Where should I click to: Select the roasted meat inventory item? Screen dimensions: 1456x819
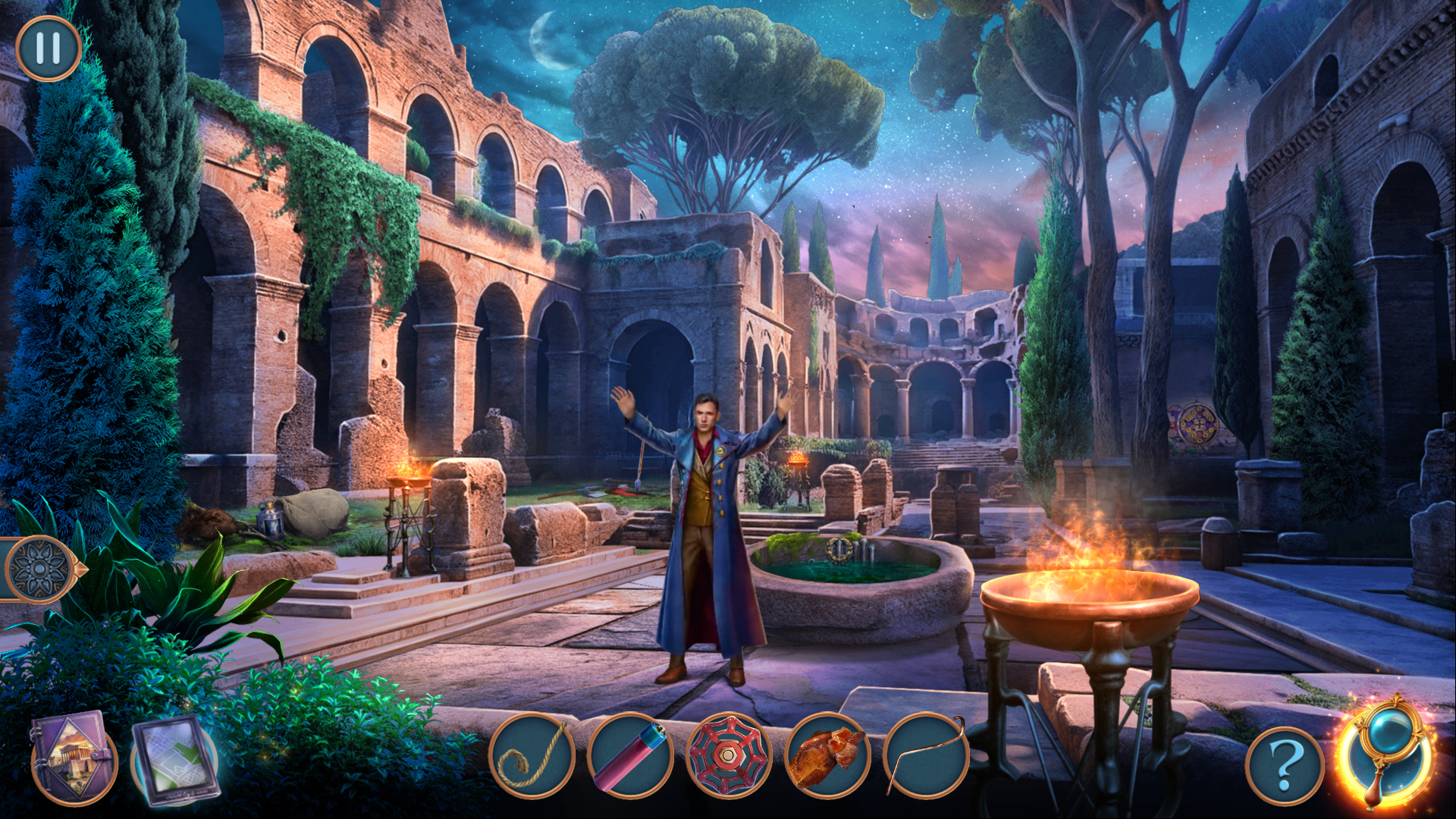click(827, 756)
